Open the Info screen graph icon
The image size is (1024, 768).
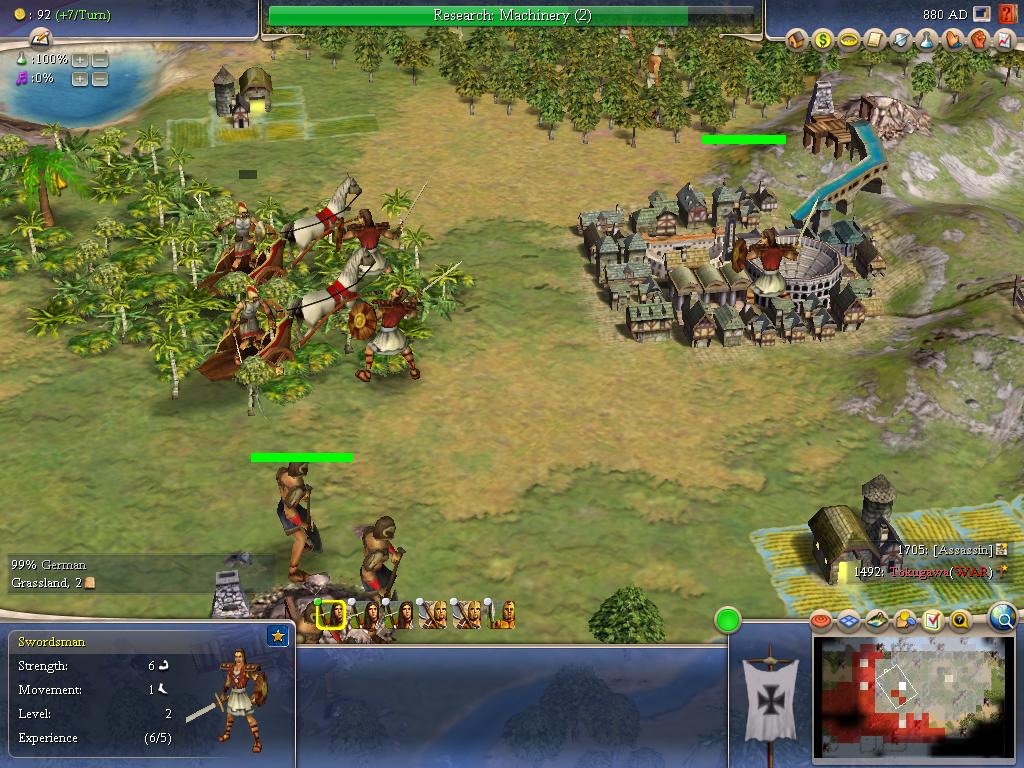coord(1004,40)
